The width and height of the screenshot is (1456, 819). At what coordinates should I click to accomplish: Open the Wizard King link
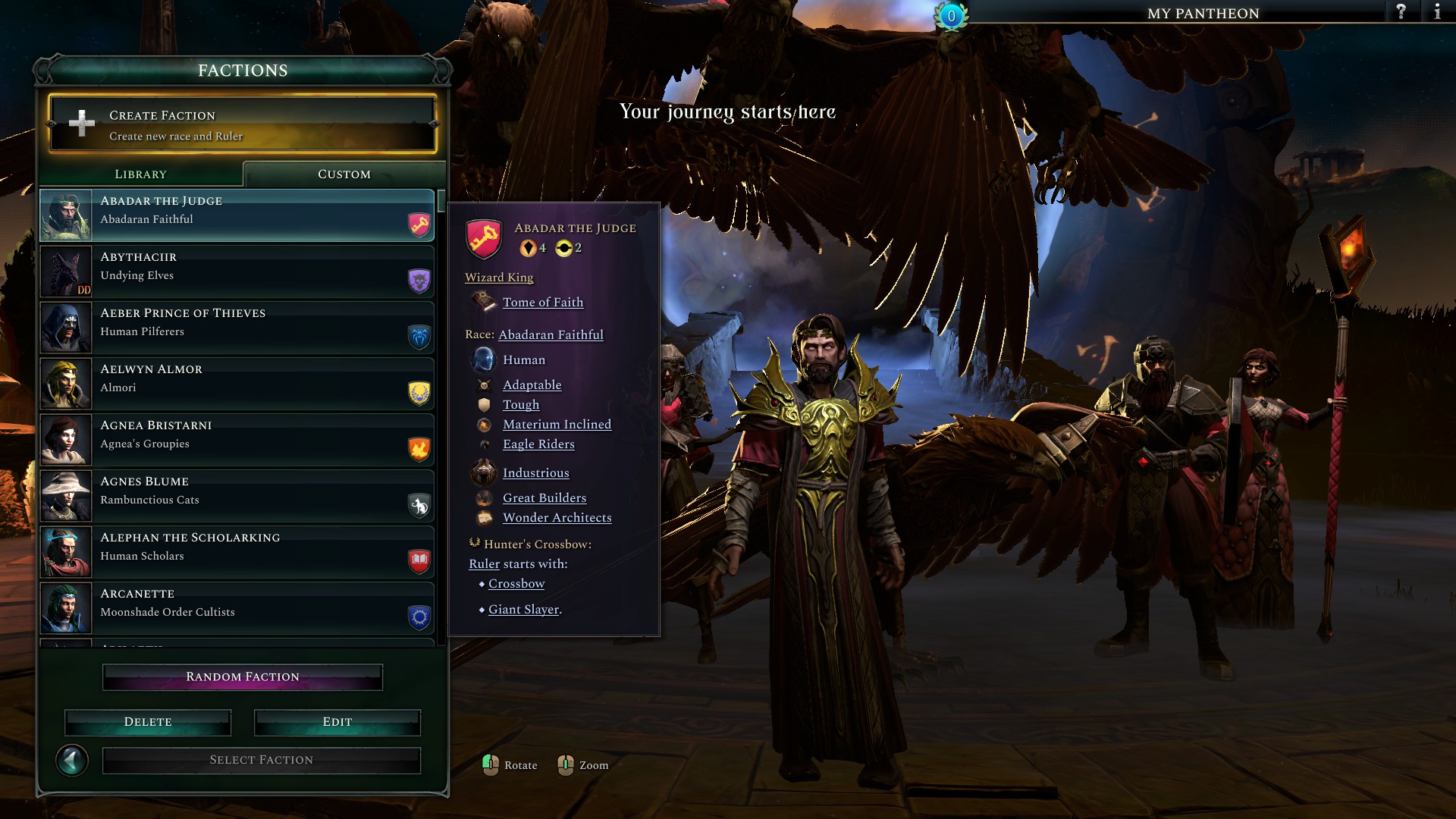coord(499,278)
